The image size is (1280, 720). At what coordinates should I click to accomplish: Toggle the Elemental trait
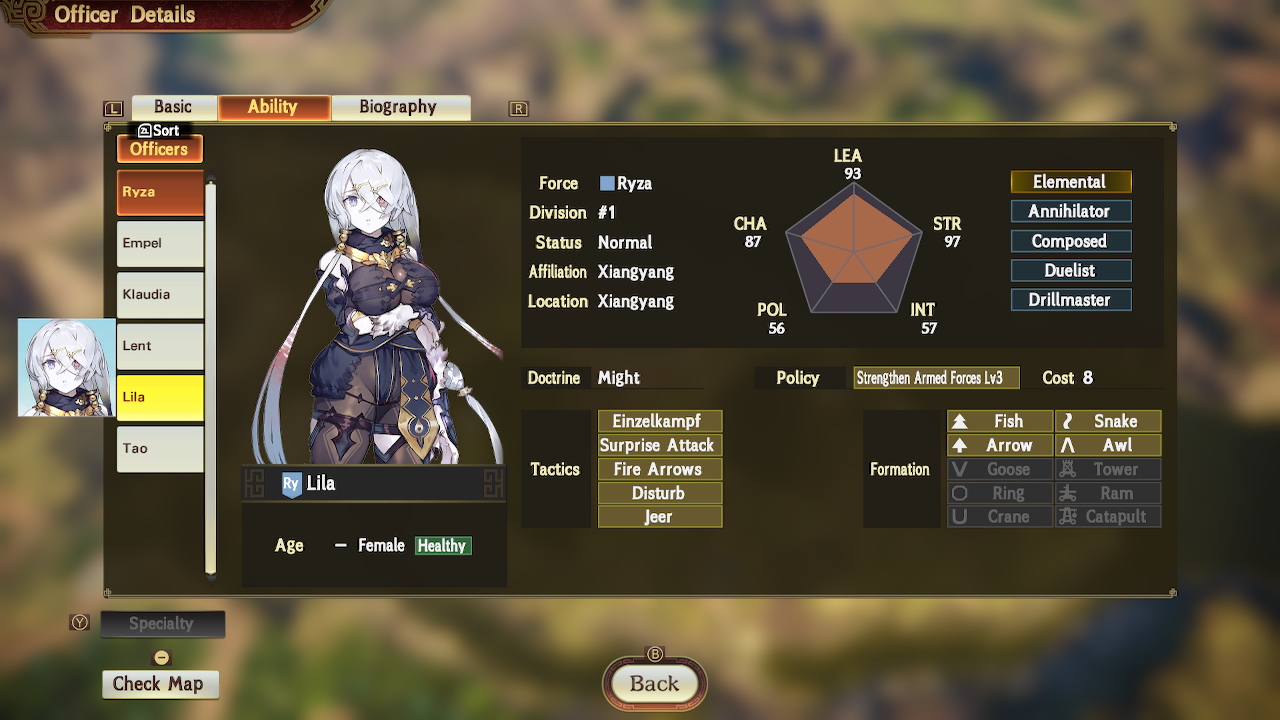[x=1071, y=182]
